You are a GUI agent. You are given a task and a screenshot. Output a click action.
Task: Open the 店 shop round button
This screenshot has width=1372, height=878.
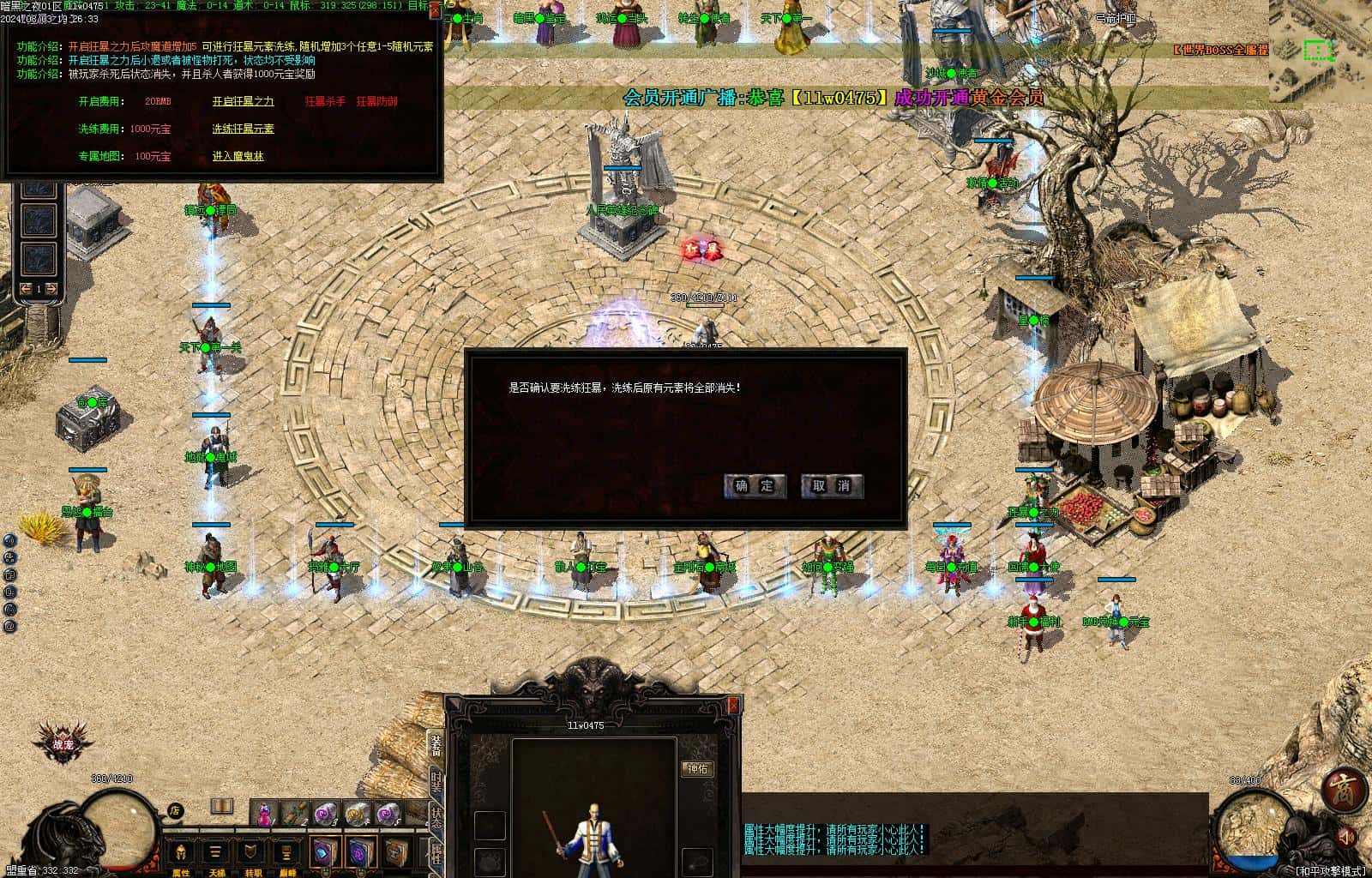click(x=175, y=809)
